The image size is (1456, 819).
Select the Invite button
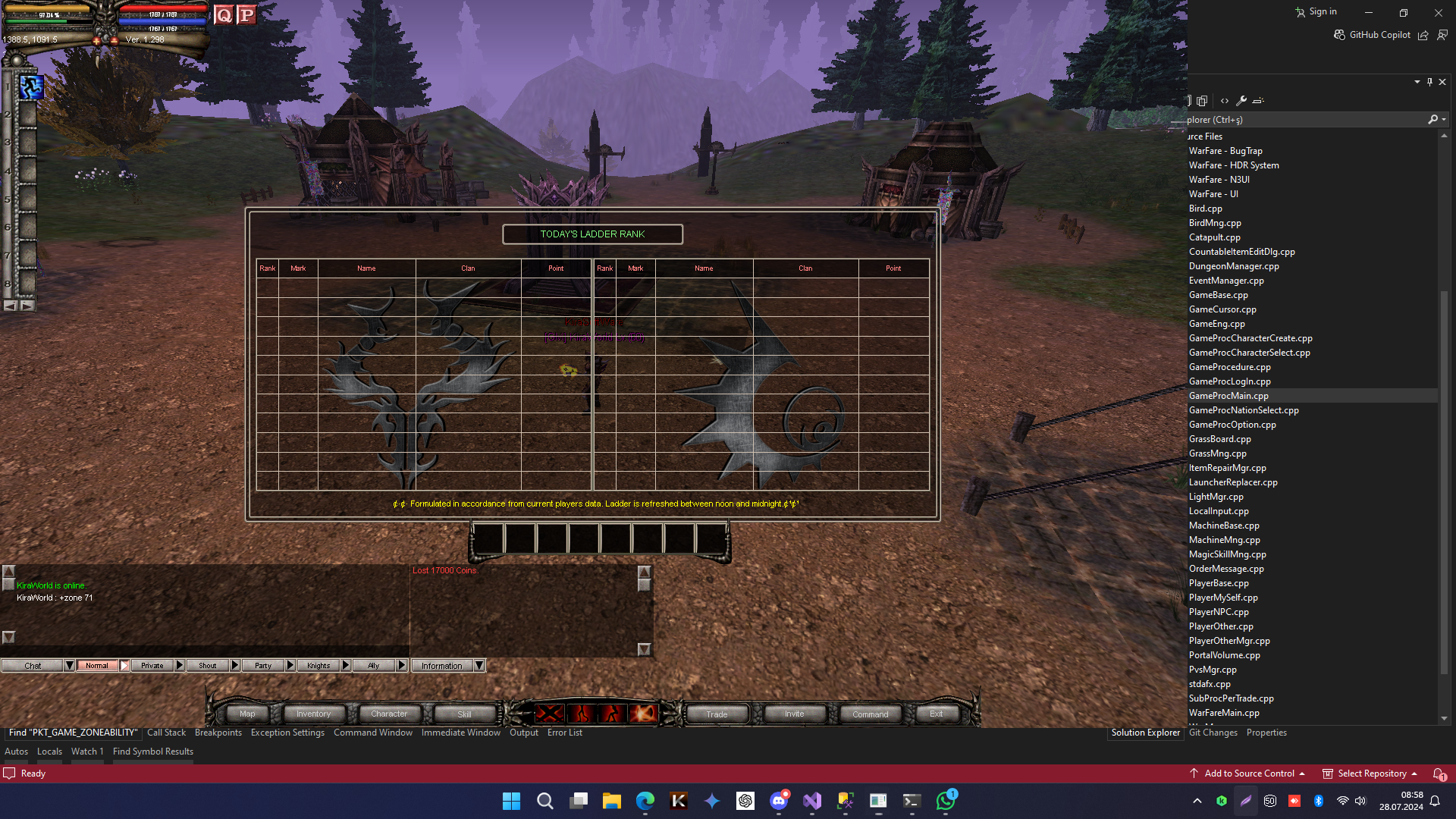pos(794,714)
